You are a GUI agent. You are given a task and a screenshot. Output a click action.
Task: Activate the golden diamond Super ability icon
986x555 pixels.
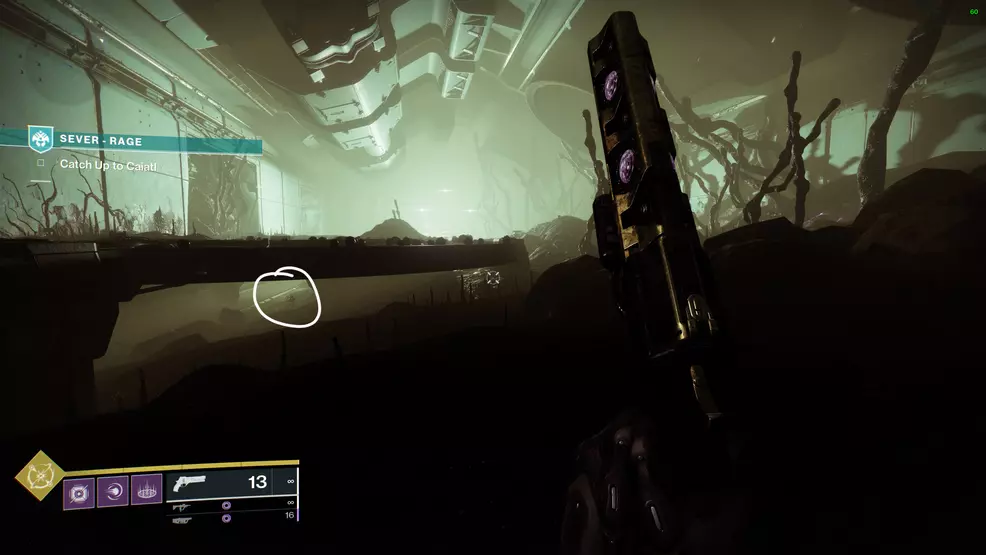(39, 475)
